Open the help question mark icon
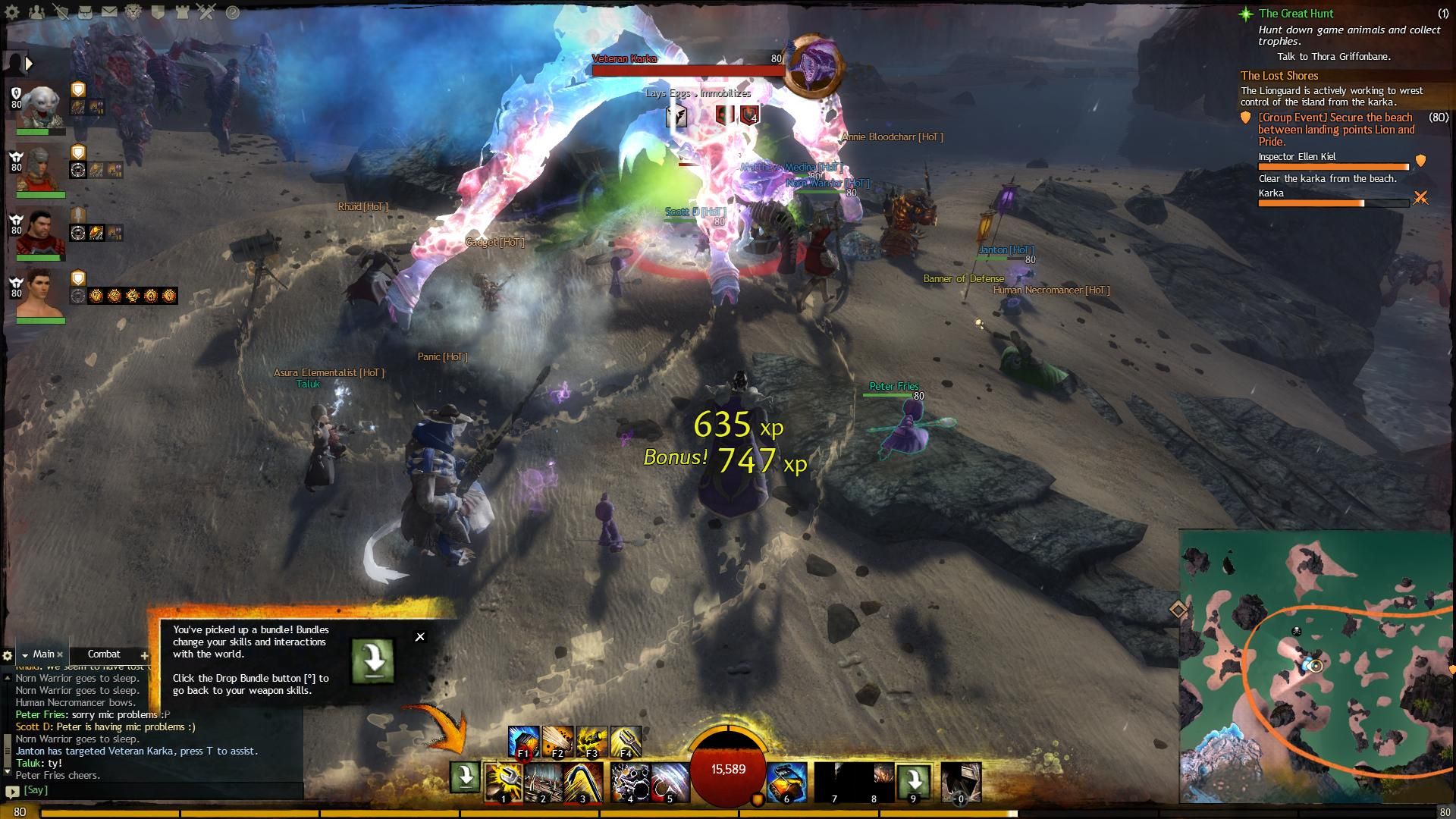Viewport: 1456px width, 819px height. (x=232, y=12)
